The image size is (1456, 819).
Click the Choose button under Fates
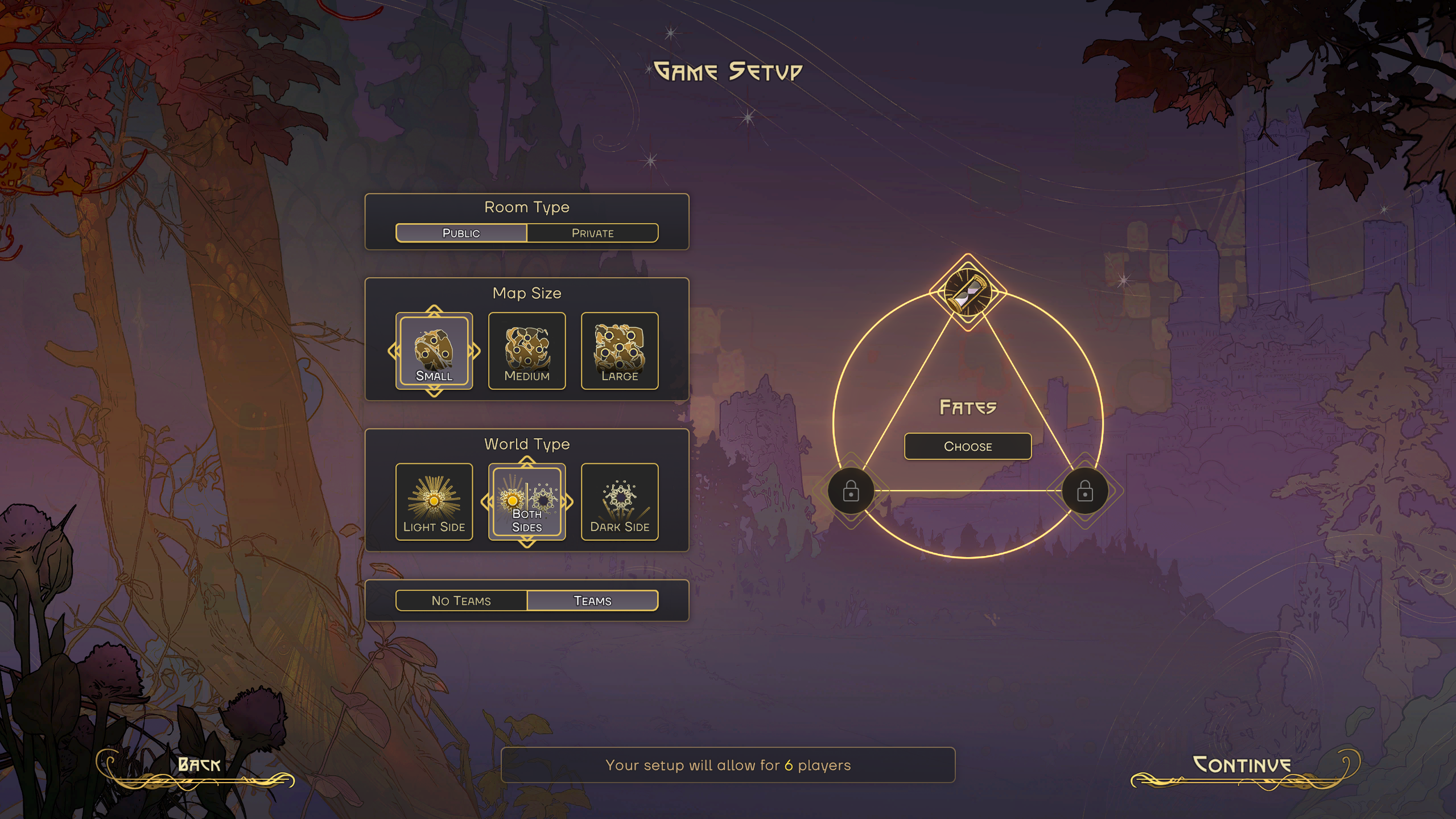point(967,446)
